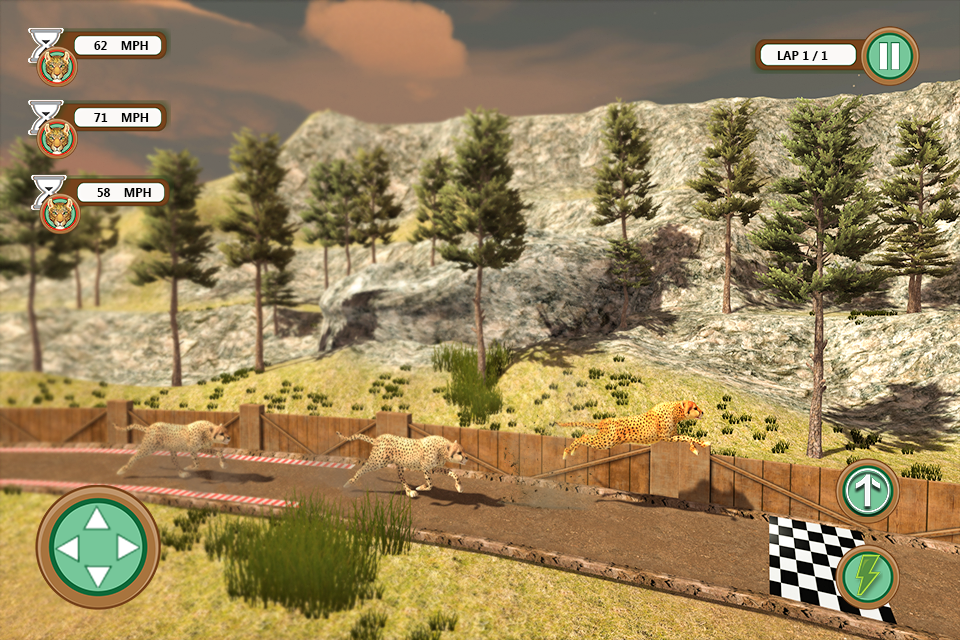Screen dimensions: 960x640
Task: Click the directional pad control
Action: 97,547
